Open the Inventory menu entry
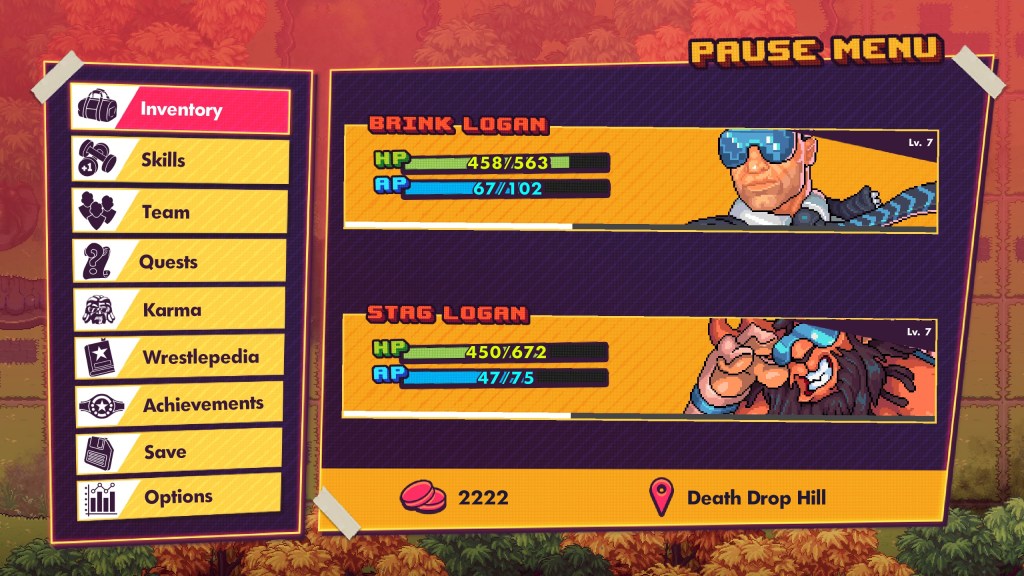The width and height of the screenshot is (1024, 576). [x=180, y=109]
